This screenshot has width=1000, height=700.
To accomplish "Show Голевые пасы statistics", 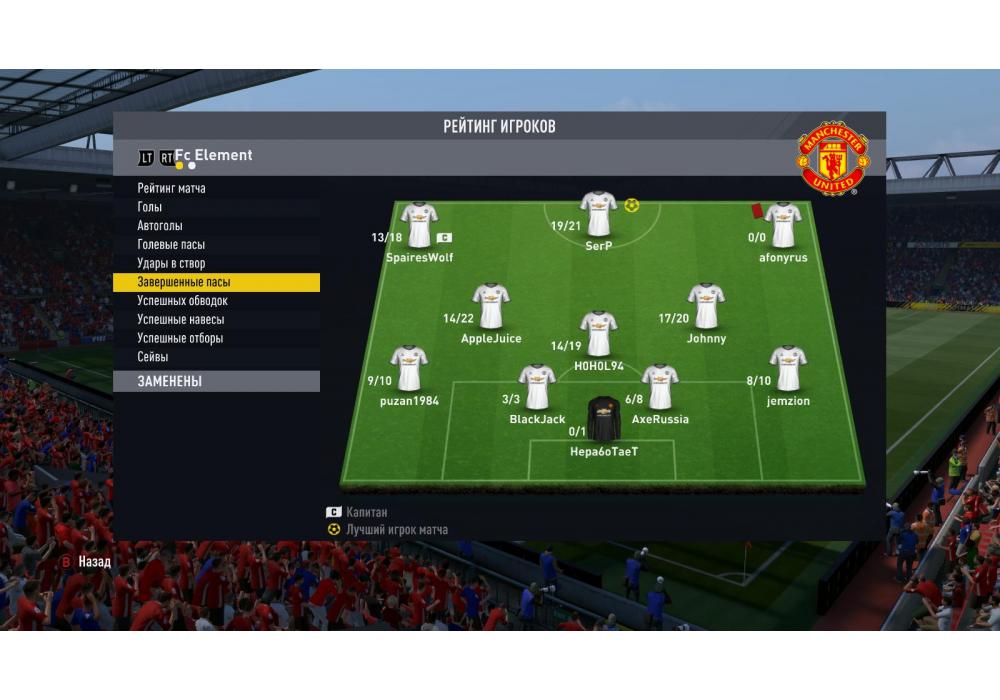I will click(171, 245).
